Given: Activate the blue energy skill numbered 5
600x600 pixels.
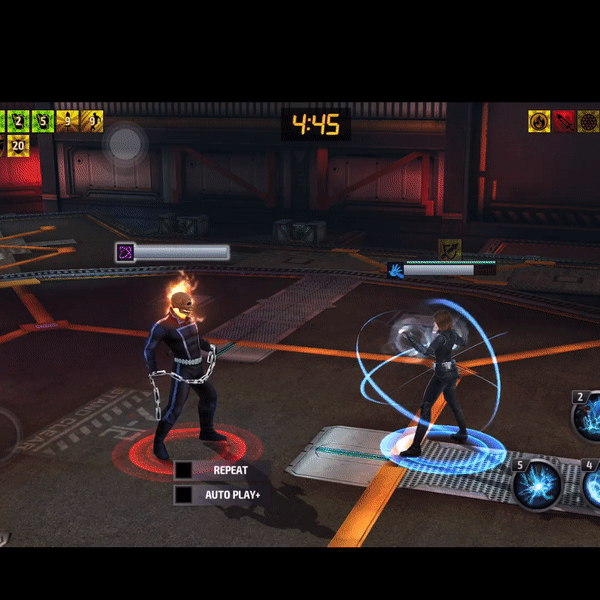Looking at the screenshot, I should (535, 484).
